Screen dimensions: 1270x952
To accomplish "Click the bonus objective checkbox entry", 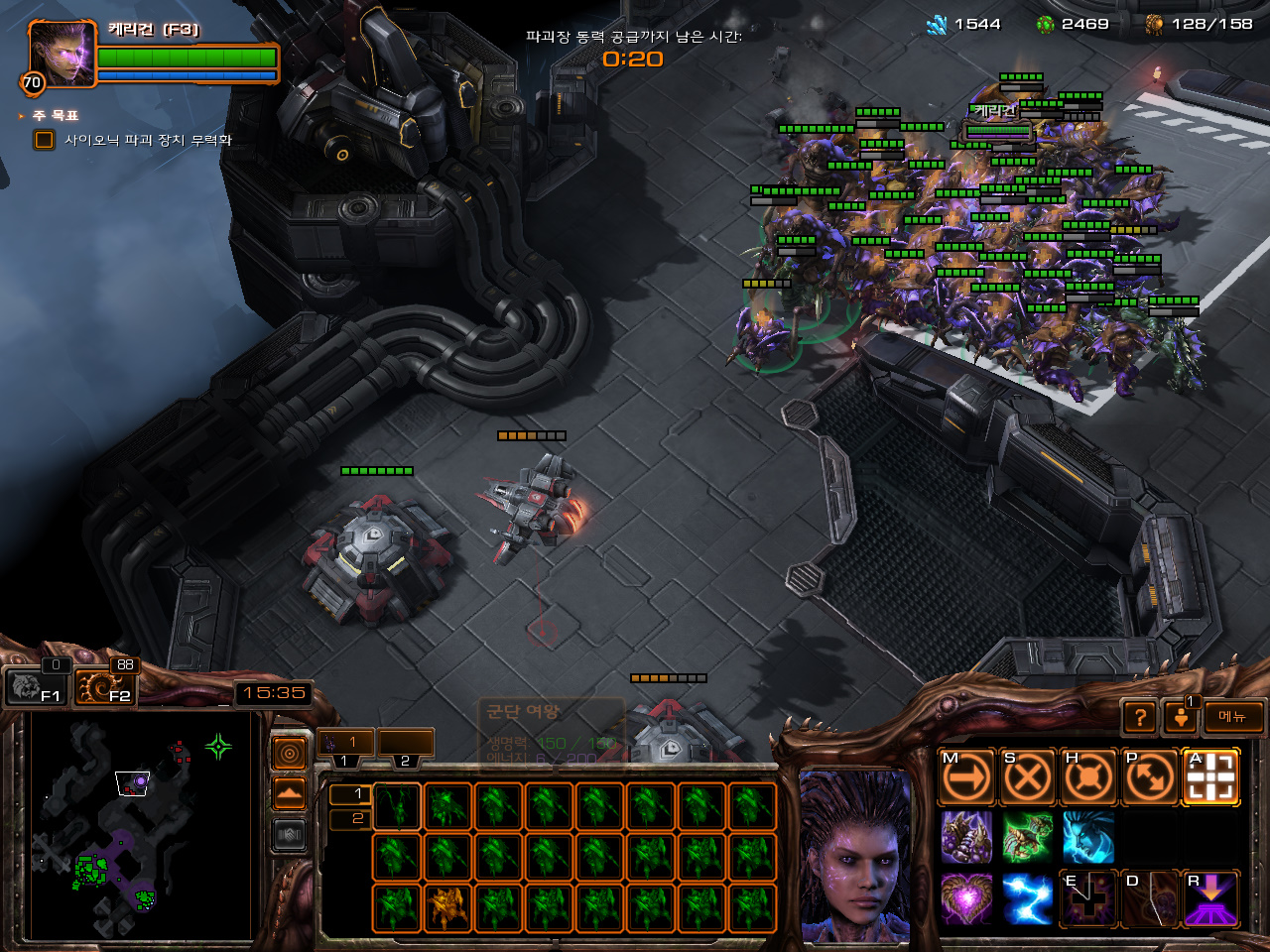I will pyautogui.click(x=45, y=140).
